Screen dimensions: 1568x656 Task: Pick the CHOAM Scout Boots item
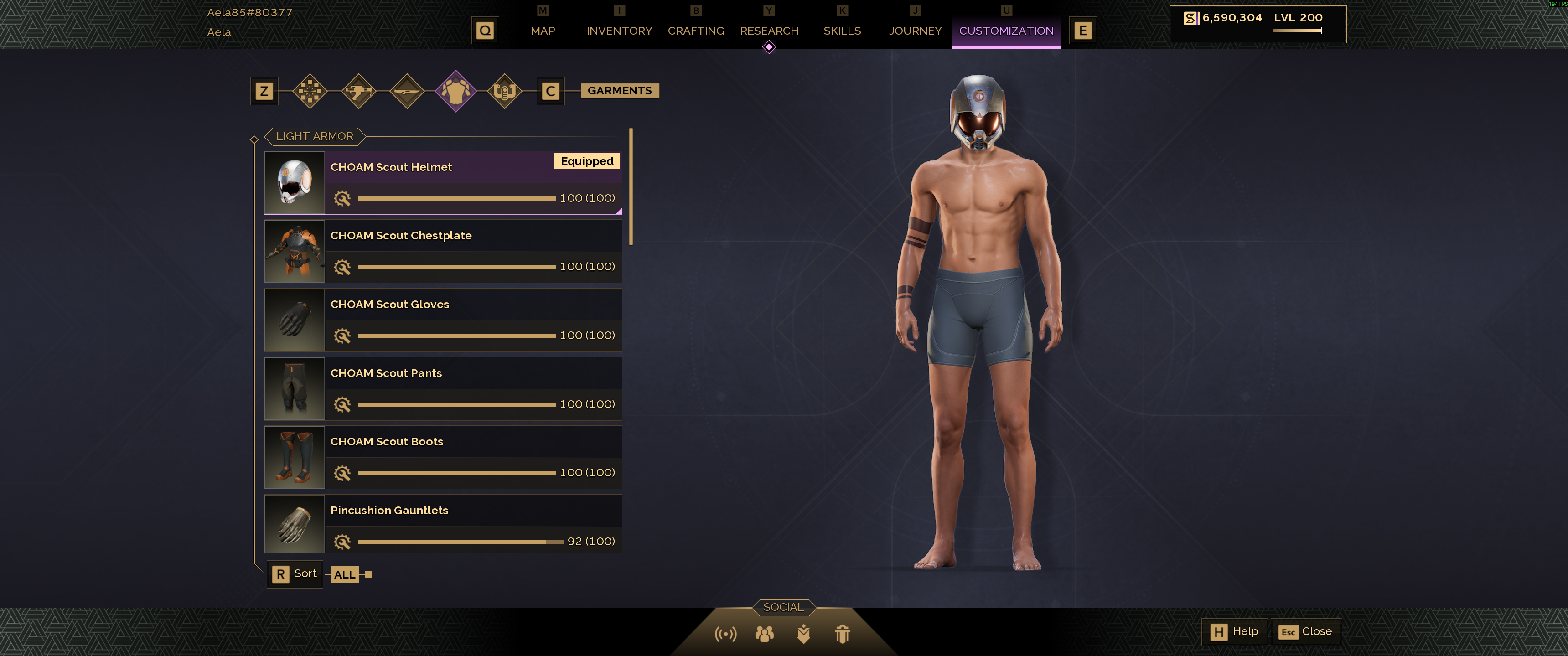click(443, 457)
